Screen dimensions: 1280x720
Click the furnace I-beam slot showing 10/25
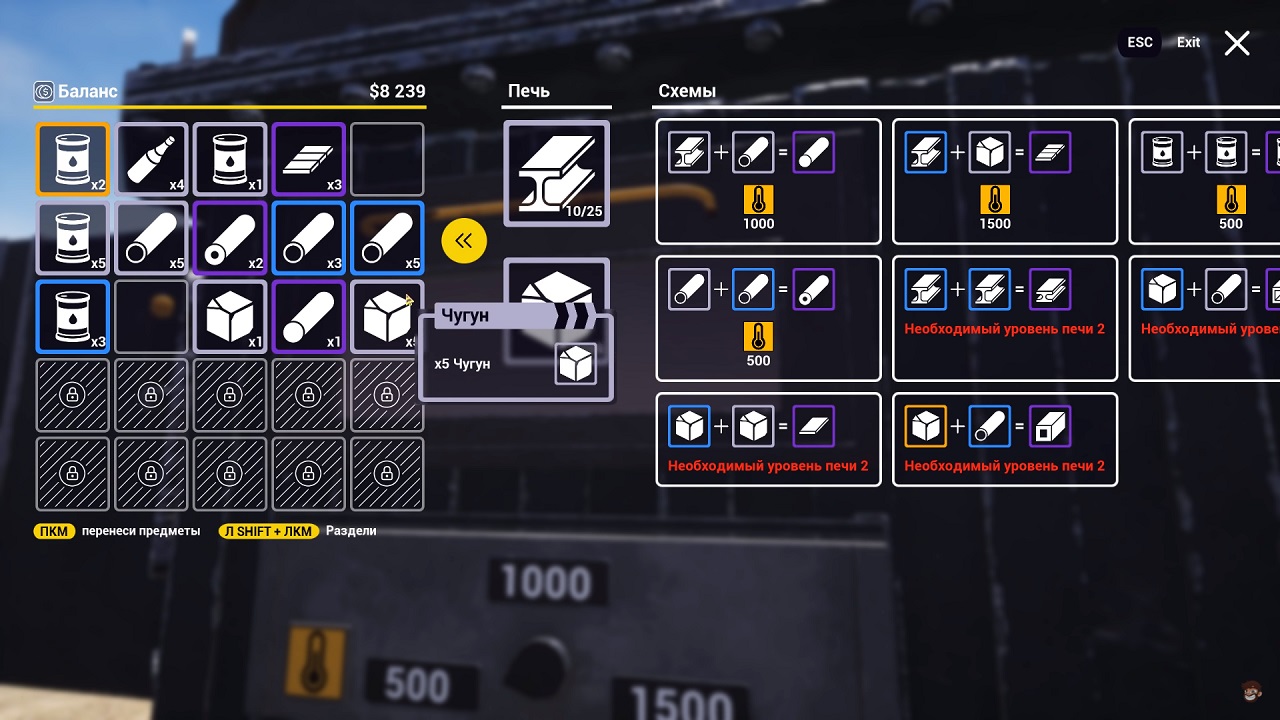click(x=556, y=174)
